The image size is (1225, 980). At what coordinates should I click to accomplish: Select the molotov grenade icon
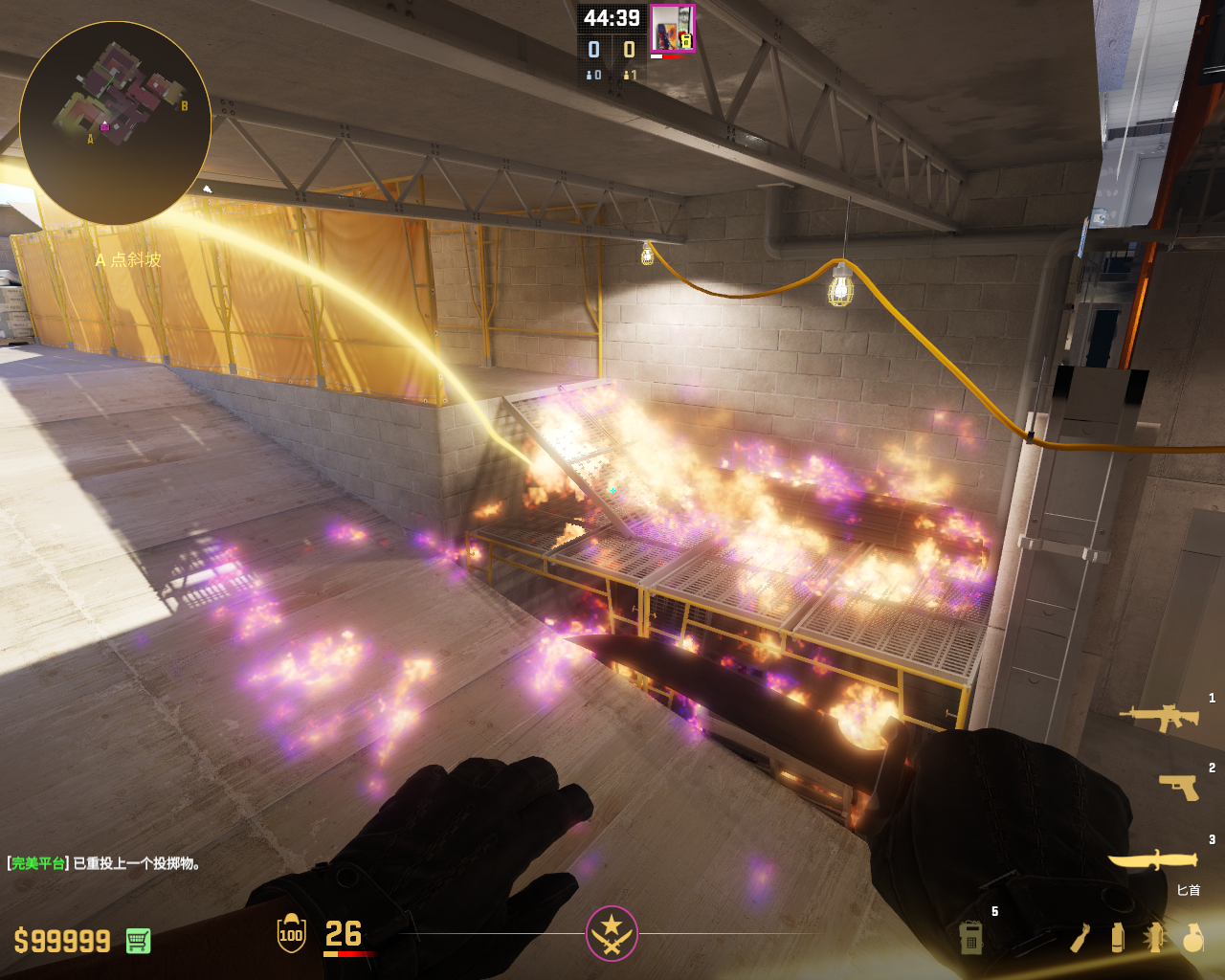[x=1080, y=938]
